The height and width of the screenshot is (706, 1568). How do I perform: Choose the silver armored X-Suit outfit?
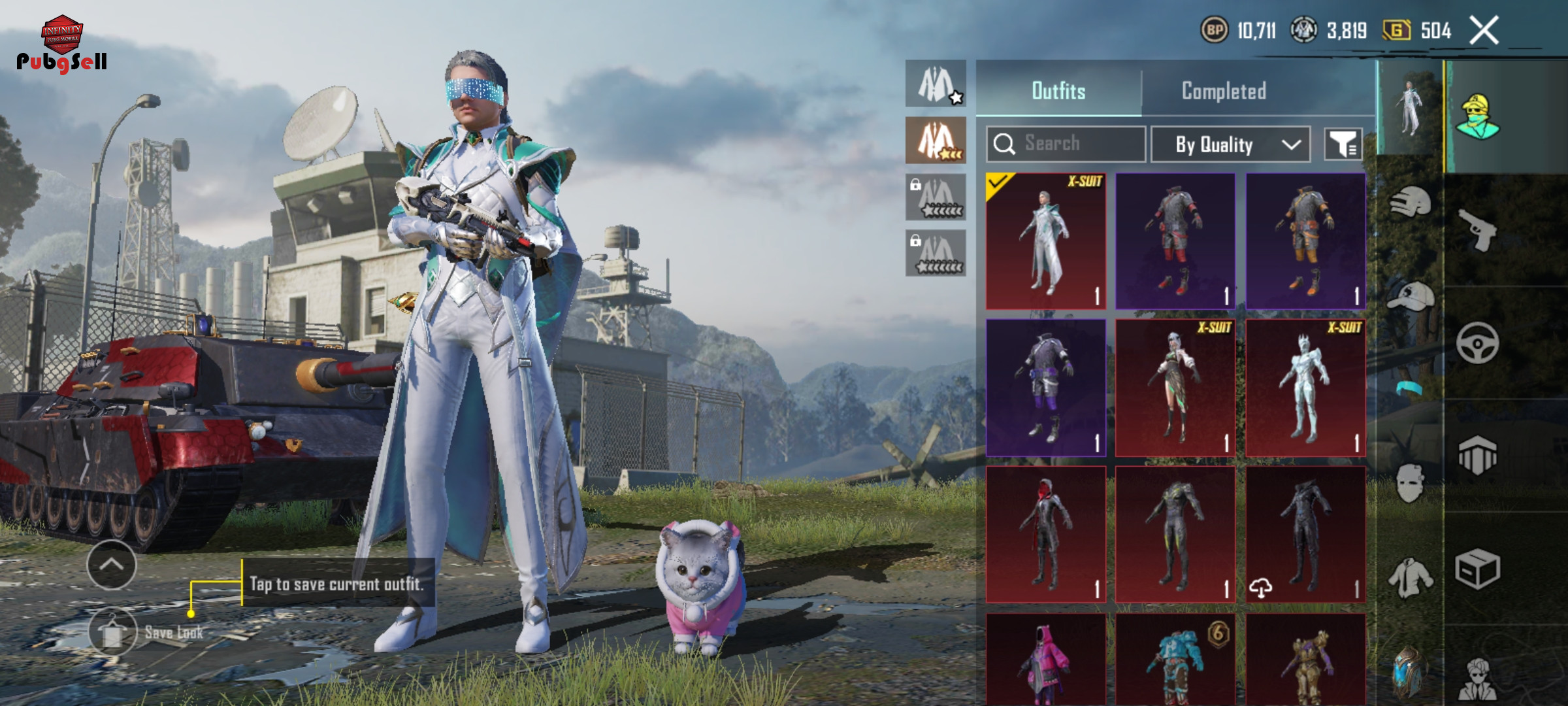pos(1305,388)
